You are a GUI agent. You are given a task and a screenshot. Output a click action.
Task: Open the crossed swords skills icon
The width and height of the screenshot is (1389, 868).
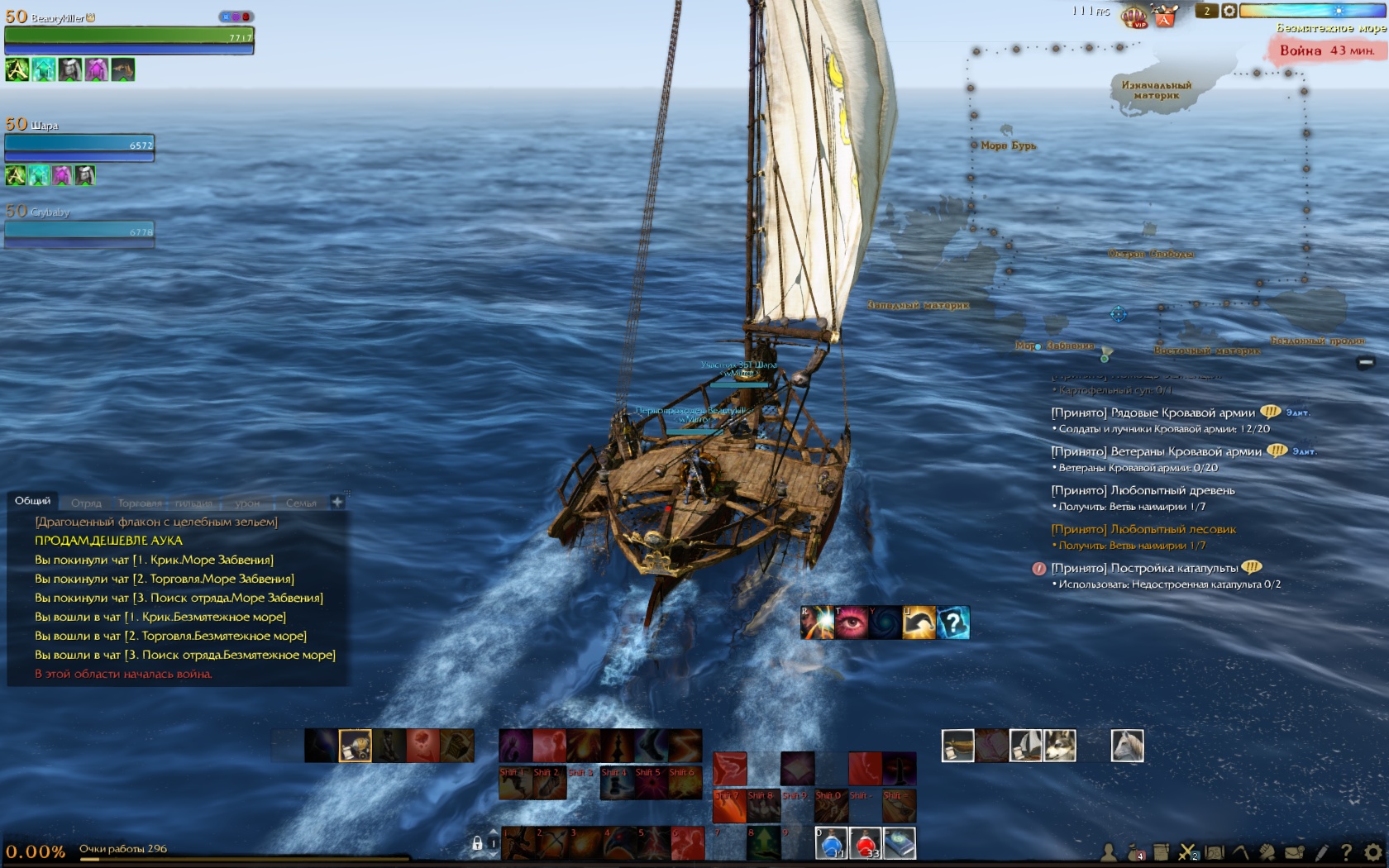click(1188, 851)
